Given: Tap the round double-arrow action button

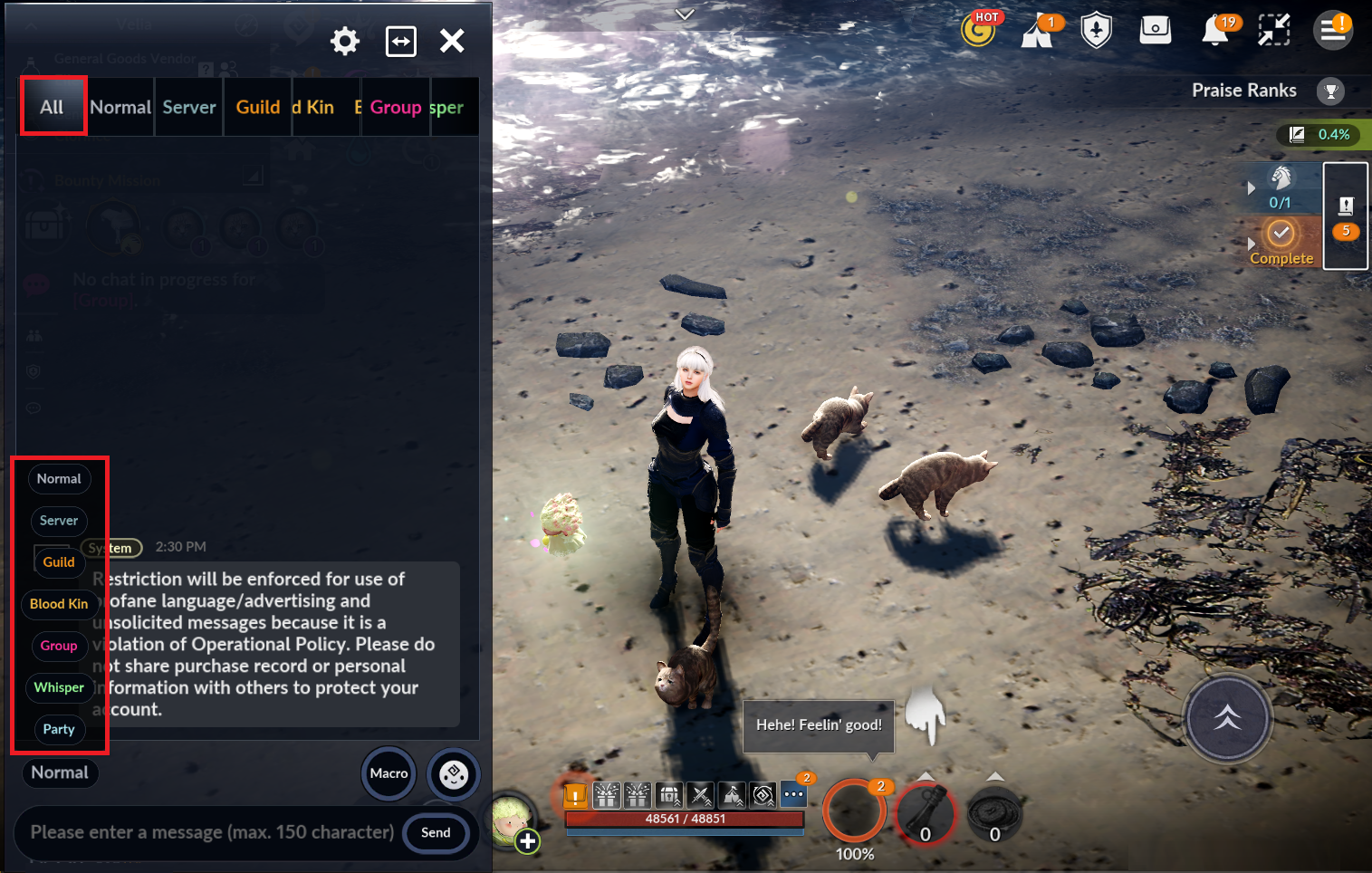Looking at the screenshot, I should pos(1227,718).
